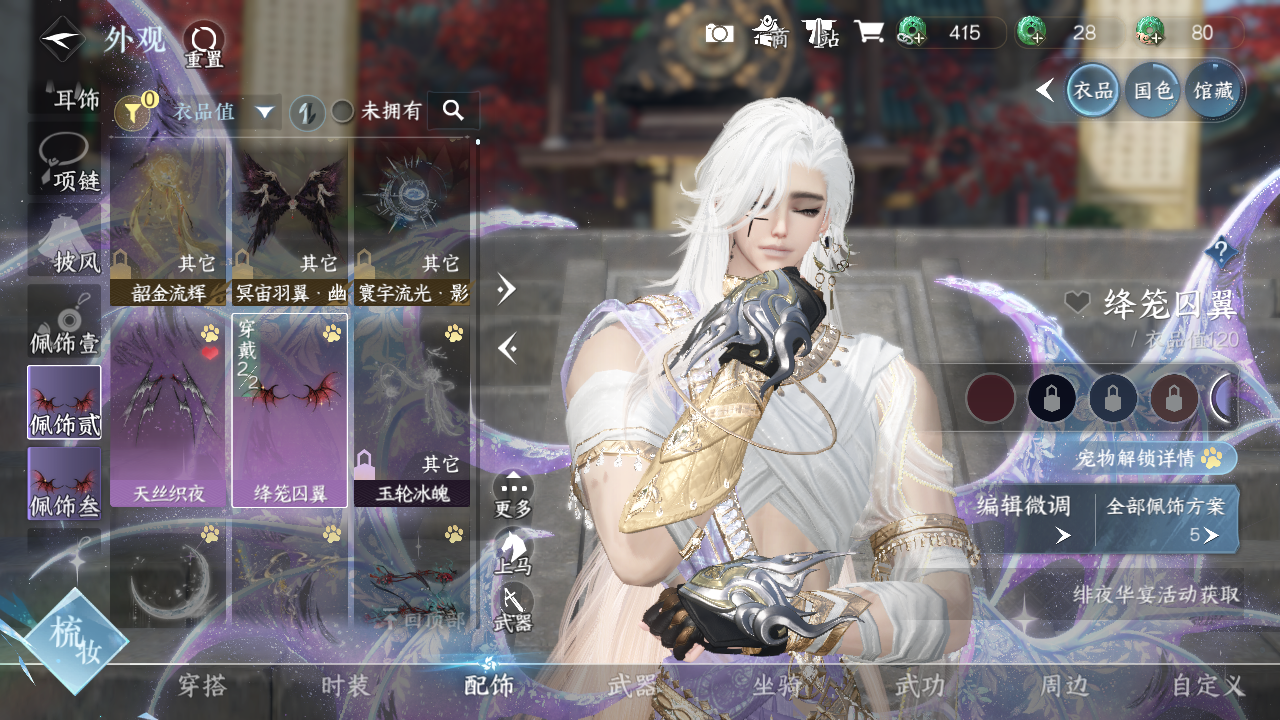The height and width of the screenshot is (720, 1280).
Task: Open the camera photo mode icon
Action: point(719,33)
